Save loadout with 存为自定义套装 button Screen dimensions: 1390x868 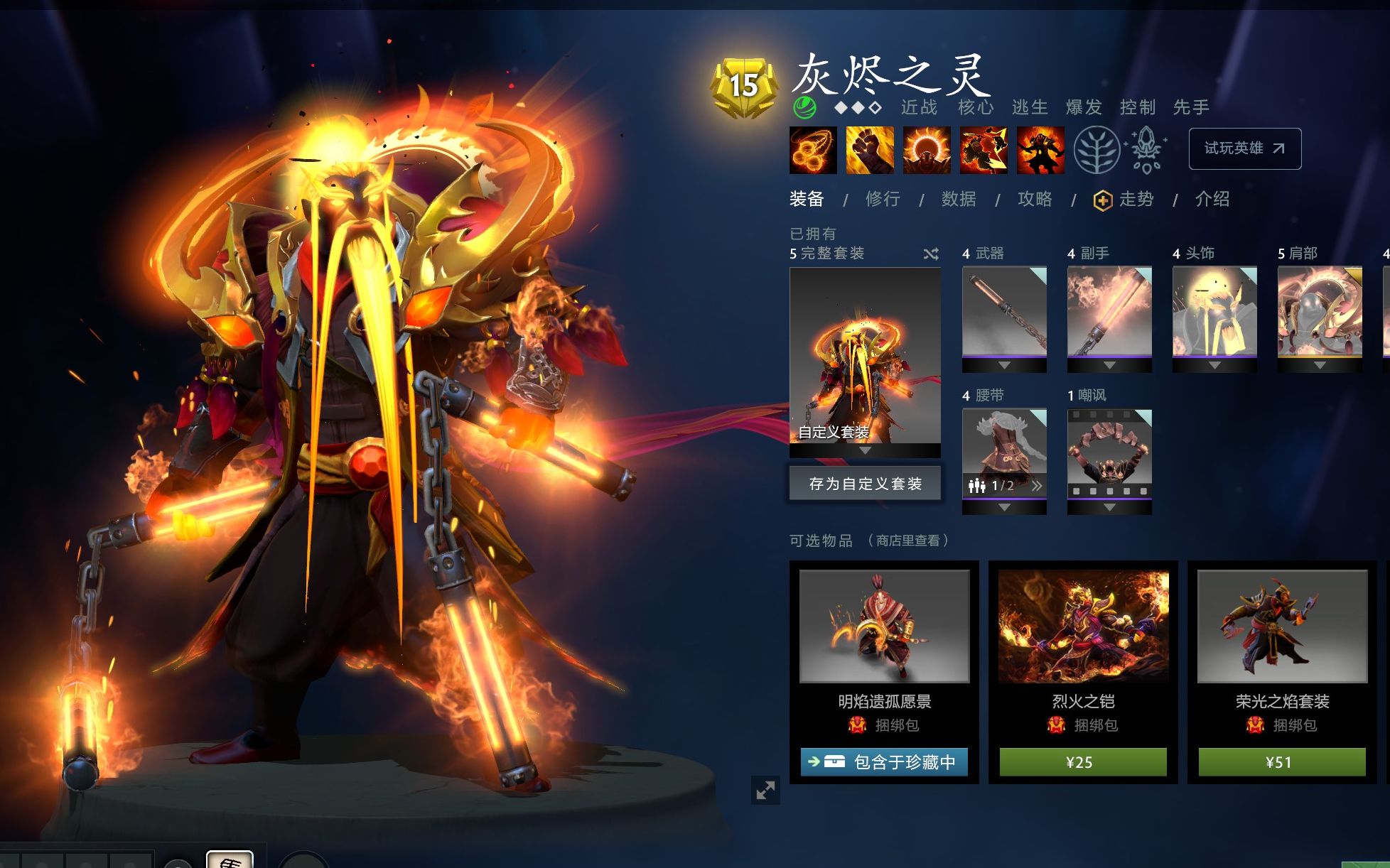coord(865,484)
